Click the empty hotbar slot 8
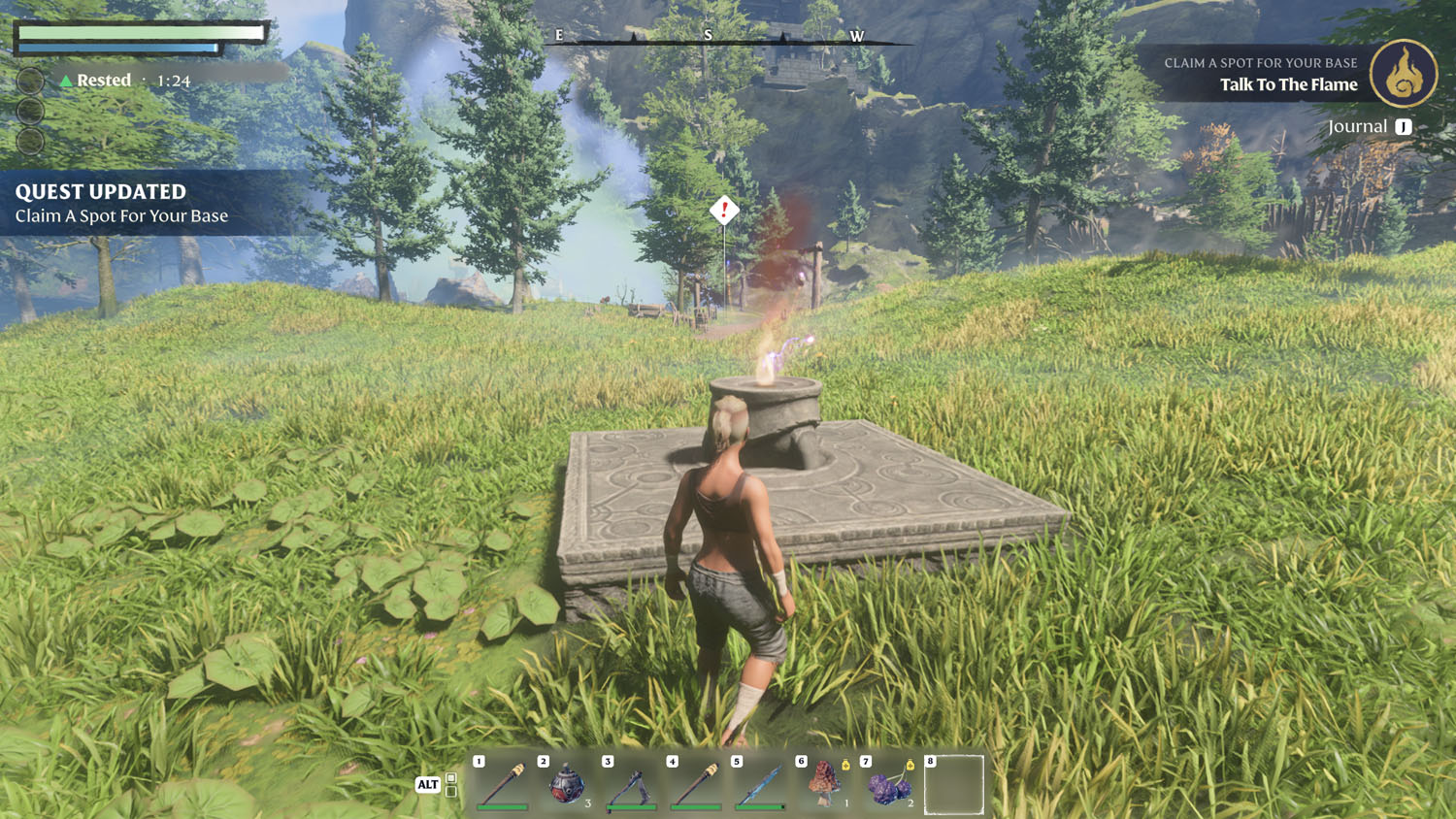 pyautogui.click(x=953, y=784)
